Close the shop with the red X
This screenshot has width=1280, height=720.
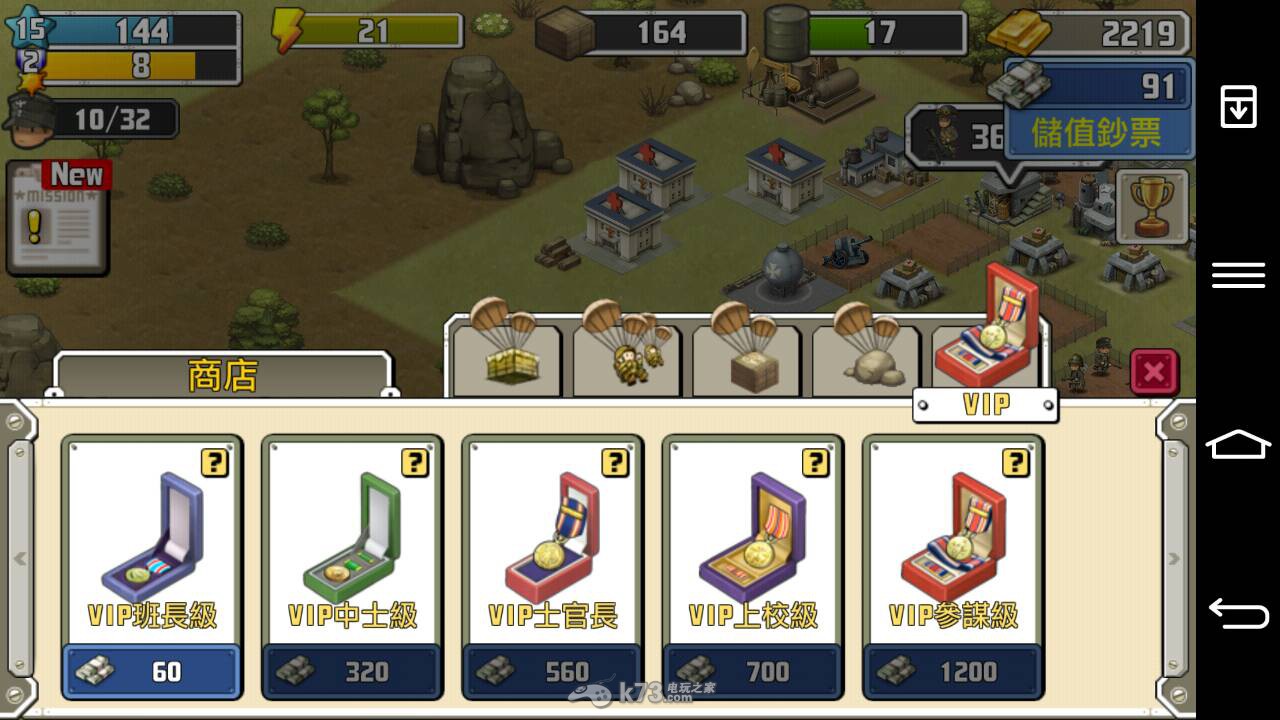pos(1154,373)
